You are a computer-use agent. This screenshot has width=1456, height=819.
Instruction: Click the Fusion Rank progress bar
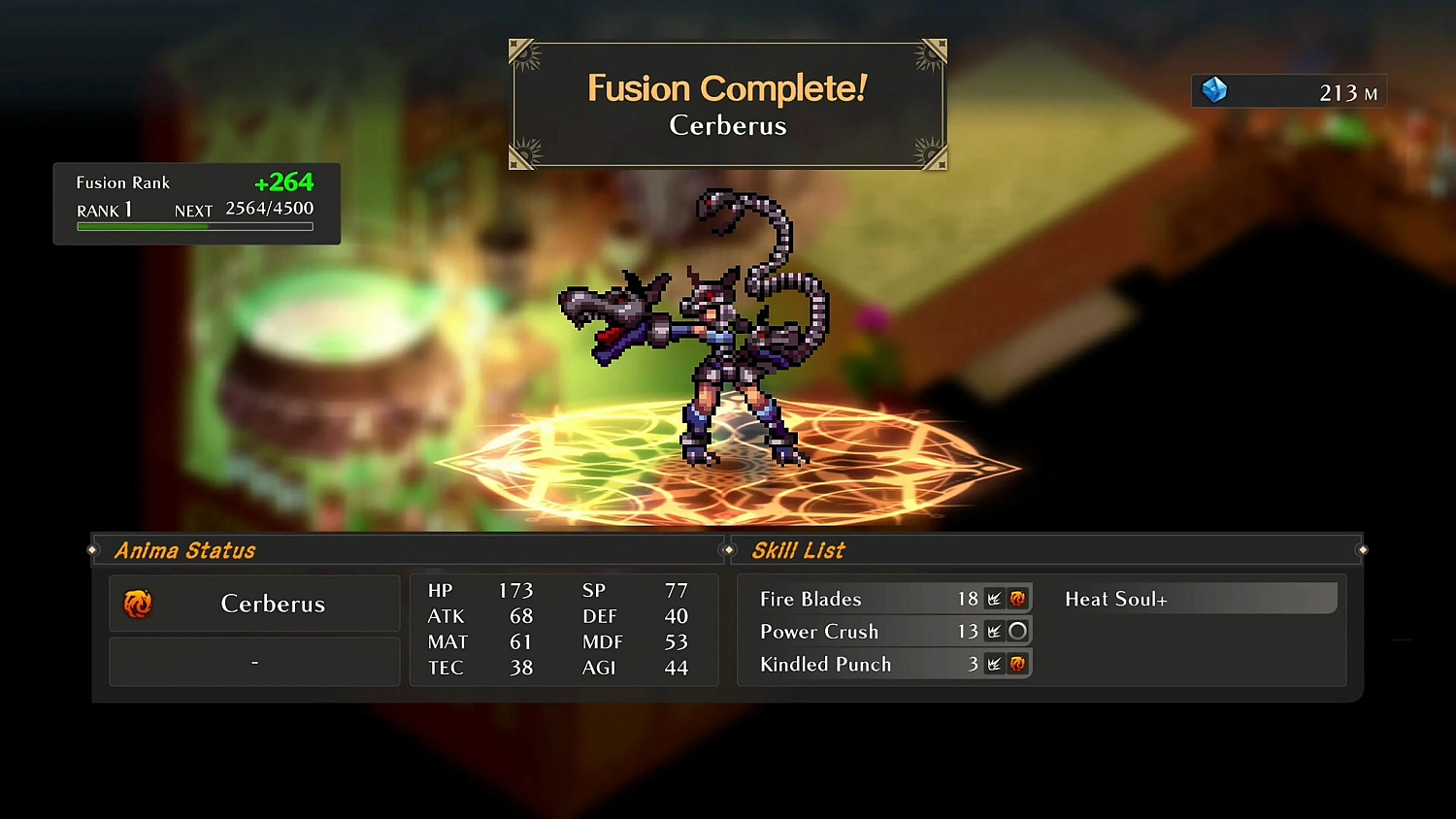(194, 226)
